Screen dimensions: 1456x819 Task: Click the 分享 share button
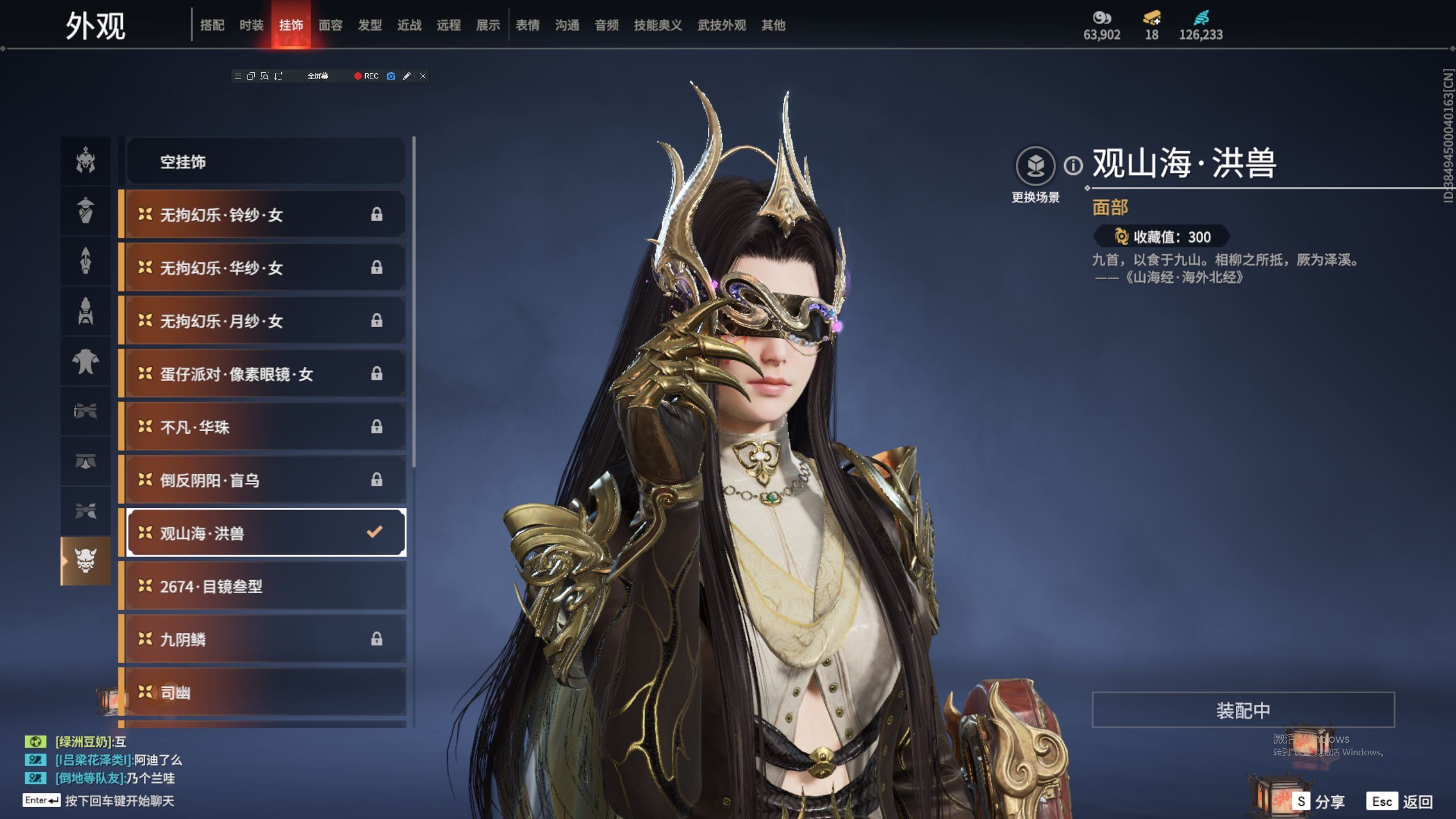[1319, 801]
